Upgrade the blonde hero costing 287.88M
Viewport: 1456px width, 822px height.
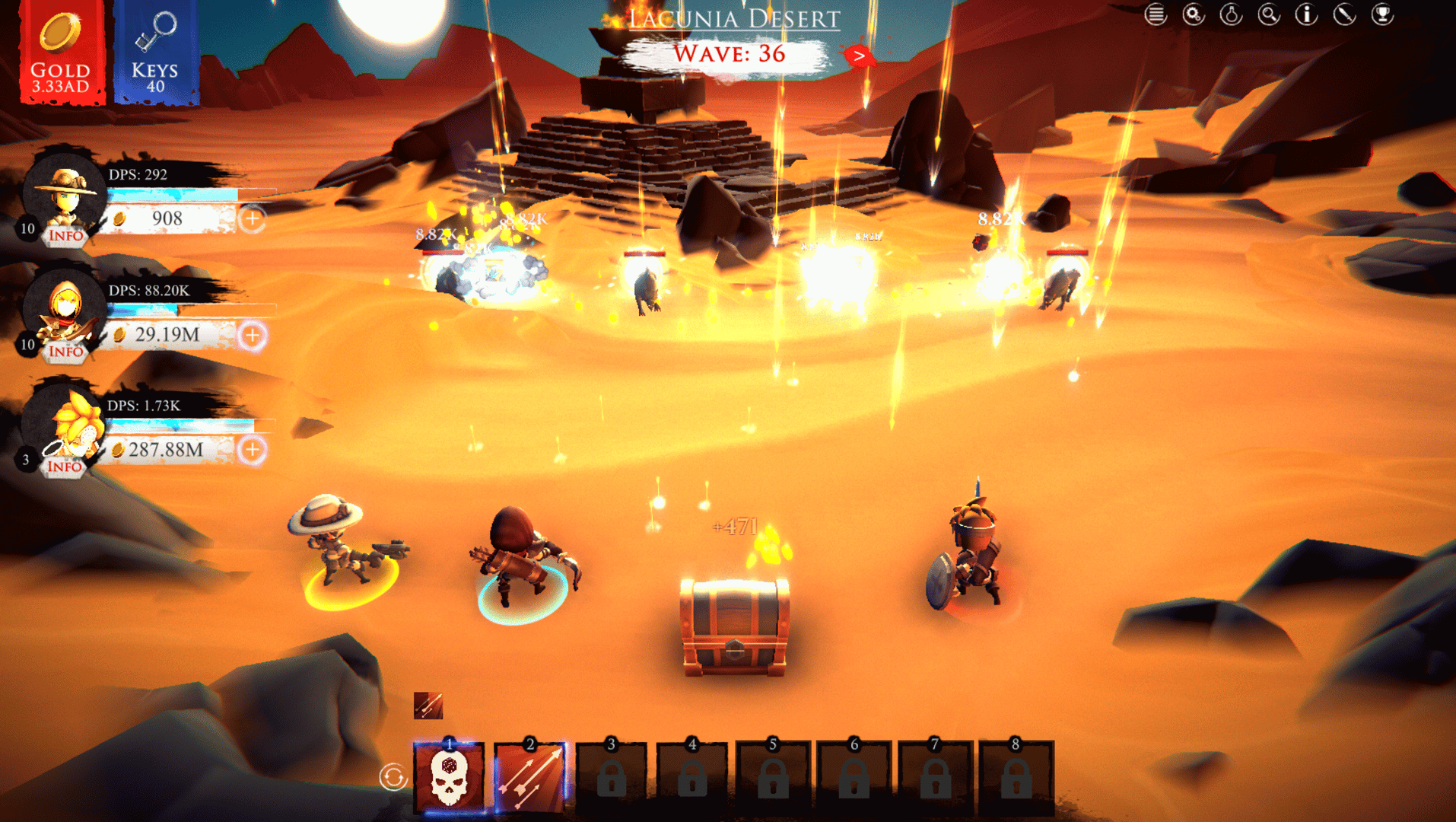pyautogui.click(x=252, y=450)
